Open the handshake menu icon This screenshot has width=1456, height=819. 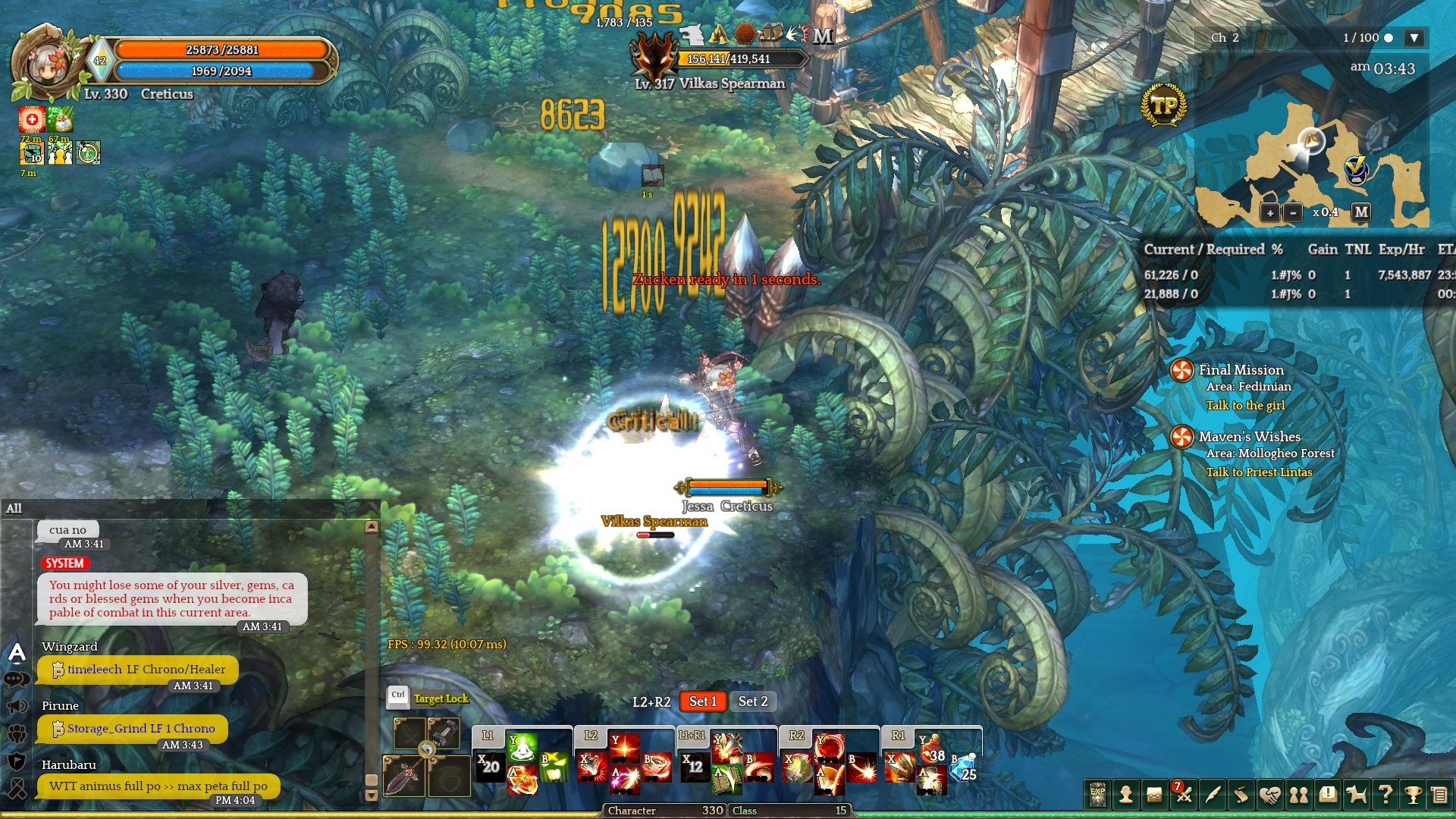[x=1269, y=795]
